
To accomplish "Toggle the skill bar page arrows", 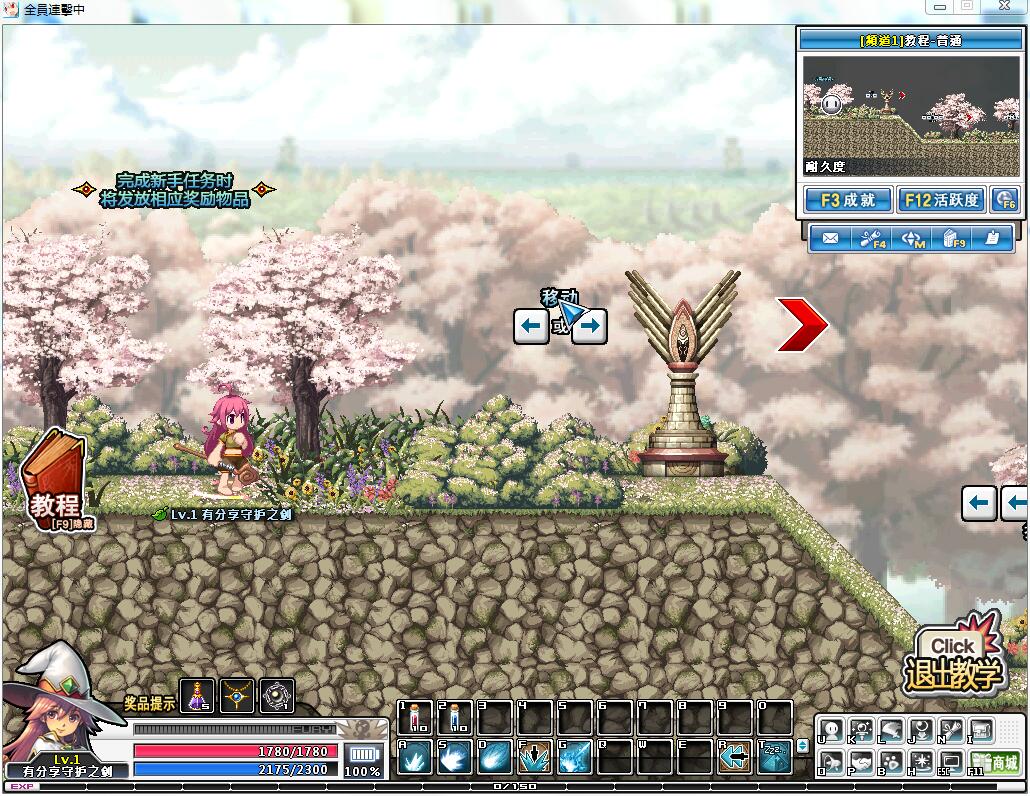I will [801, 746].
